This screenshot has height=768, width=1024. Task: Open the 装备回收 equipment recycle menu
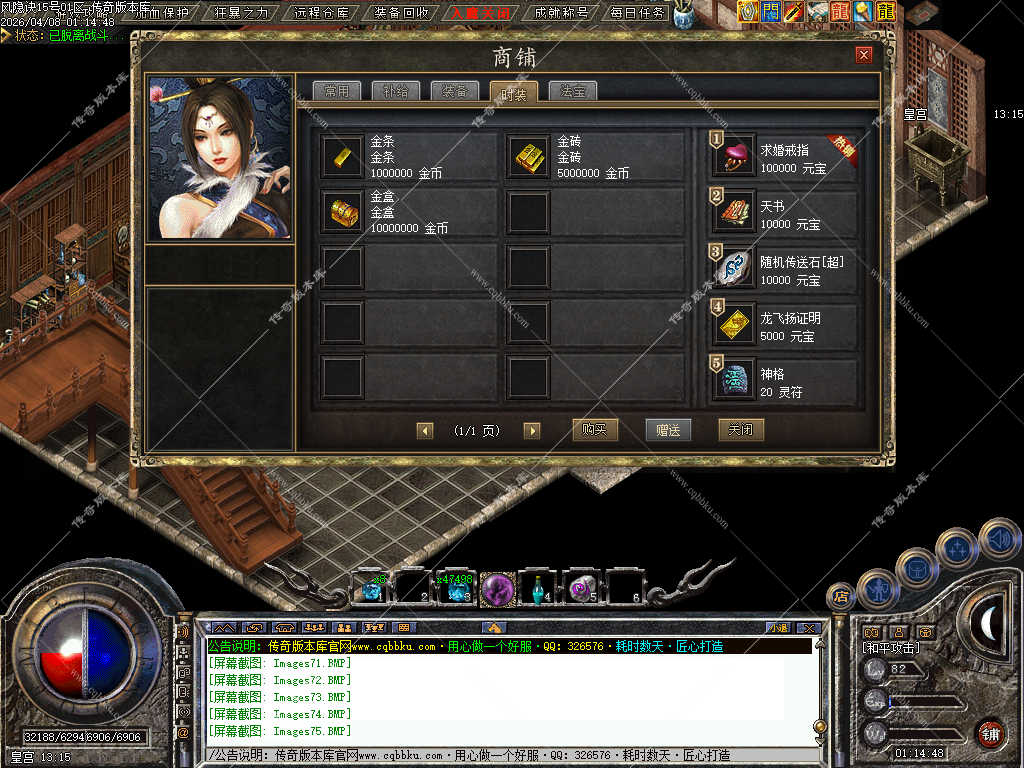click(x=401, y=13)
